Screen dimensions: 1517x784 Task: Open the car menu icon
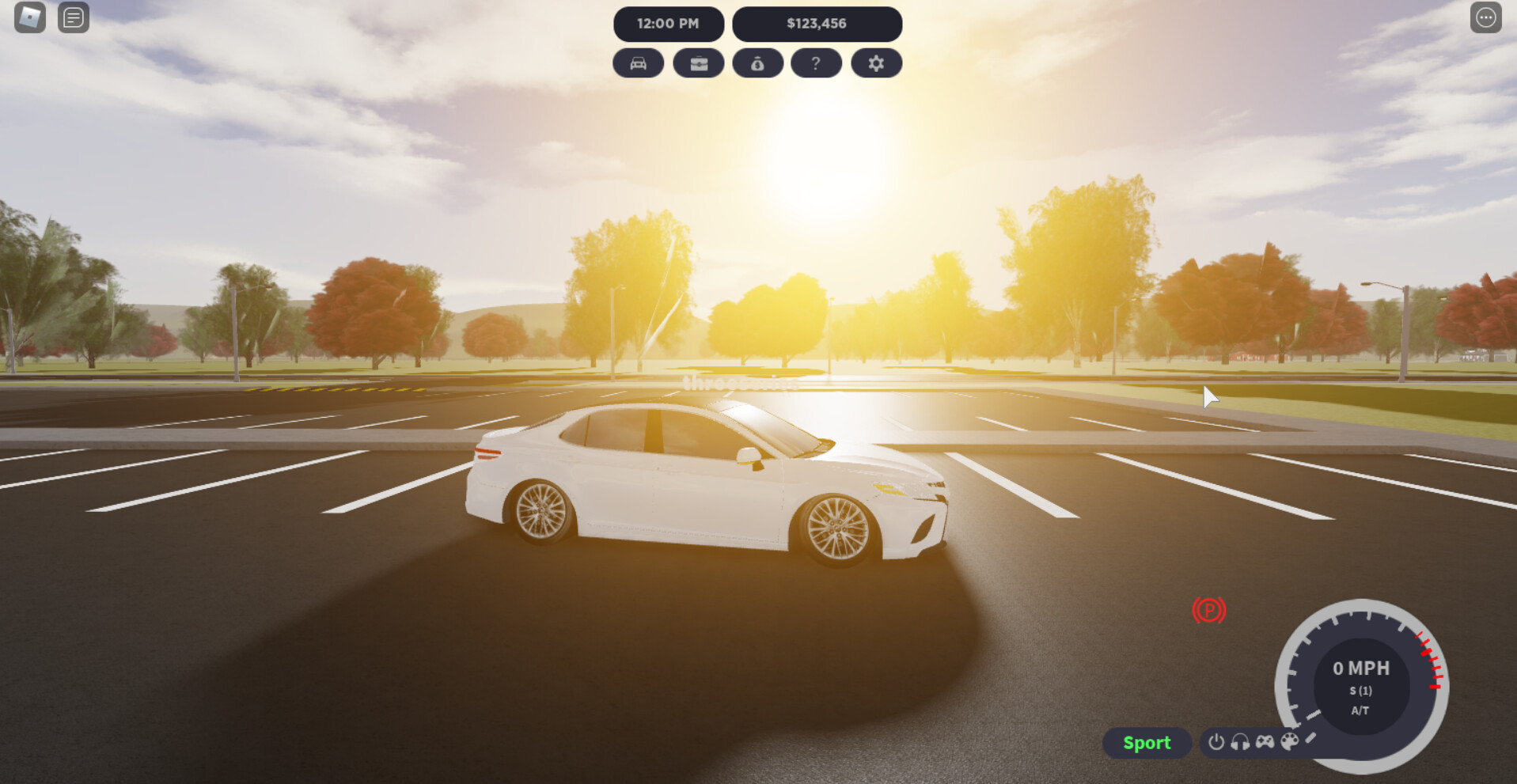pyautogui.click(x=638, y=63)
